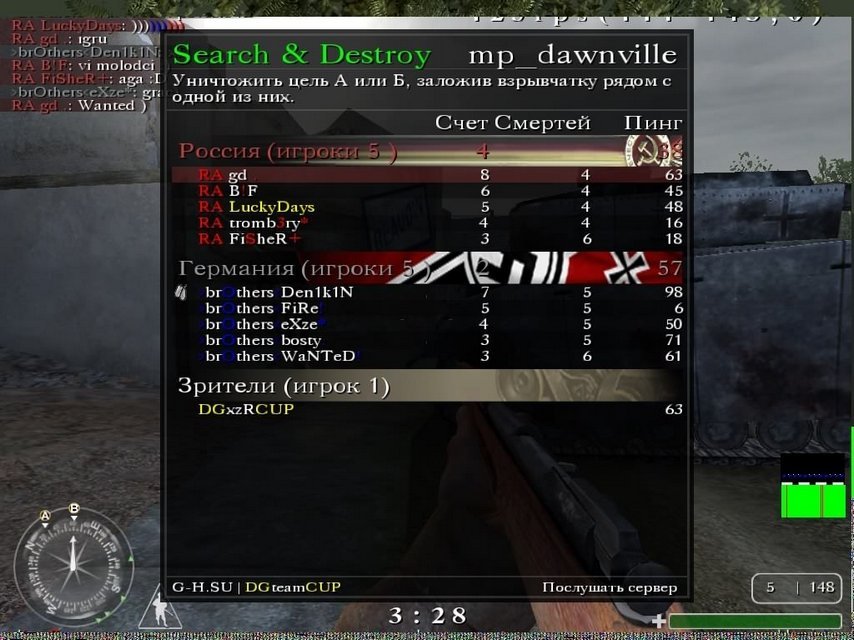Click the Послушать сервер label

(x=609, y=587)
